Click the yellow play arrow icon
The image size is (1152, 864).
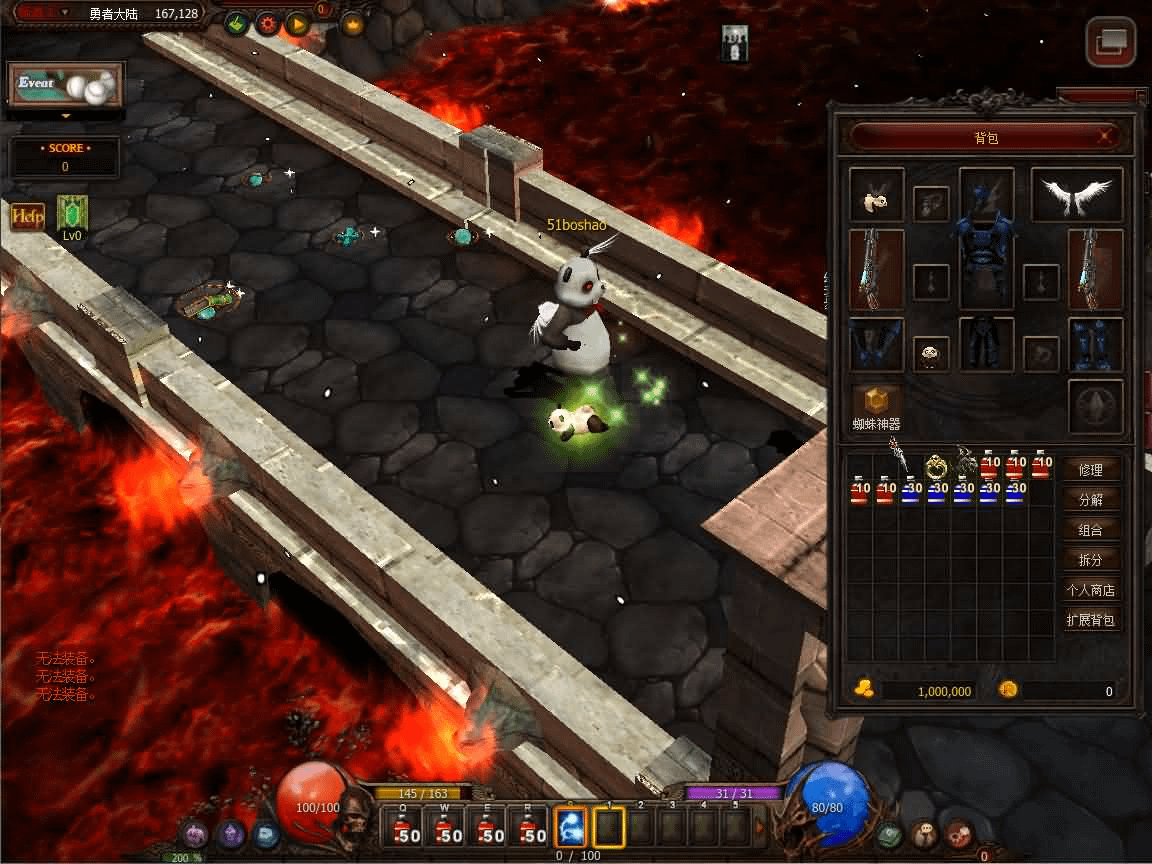[297, 24]
